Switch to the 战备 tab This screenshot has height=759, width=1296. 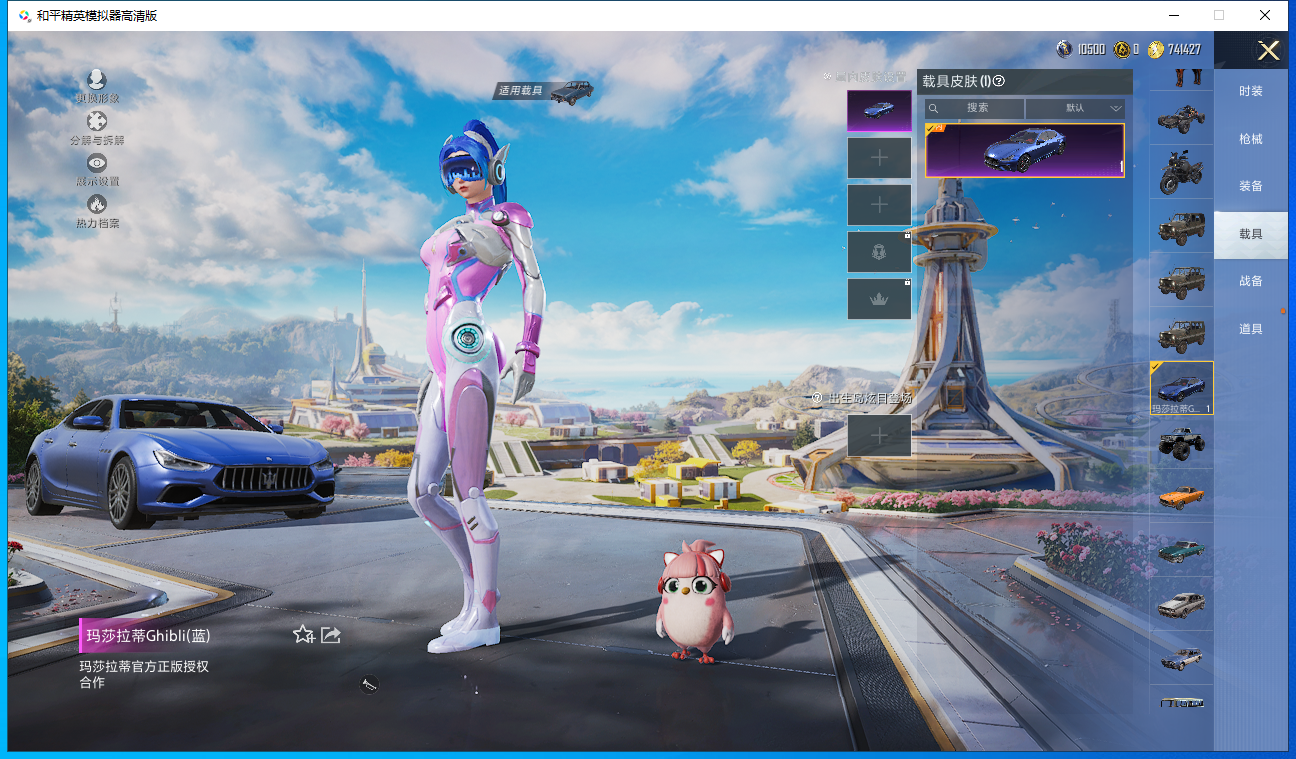(1250, 281)
